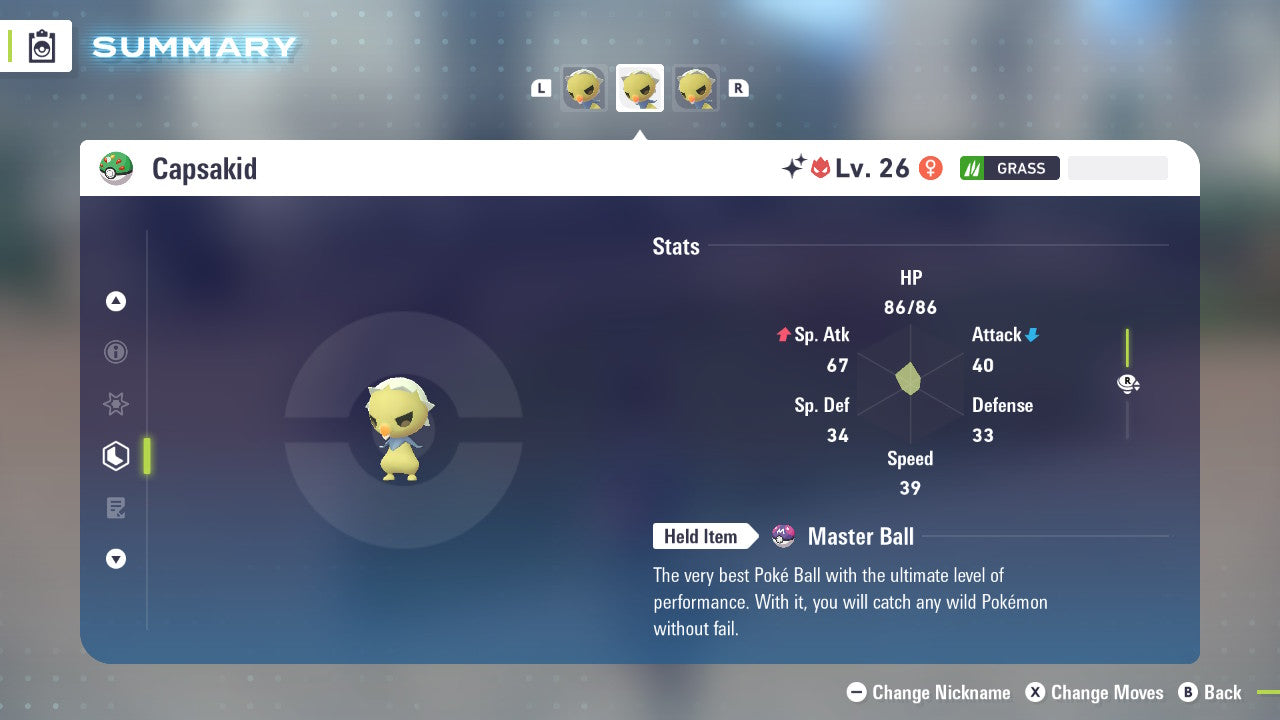
Task: Click the down arrow below the sidebar icons
Action: click(x=116, y=559)
